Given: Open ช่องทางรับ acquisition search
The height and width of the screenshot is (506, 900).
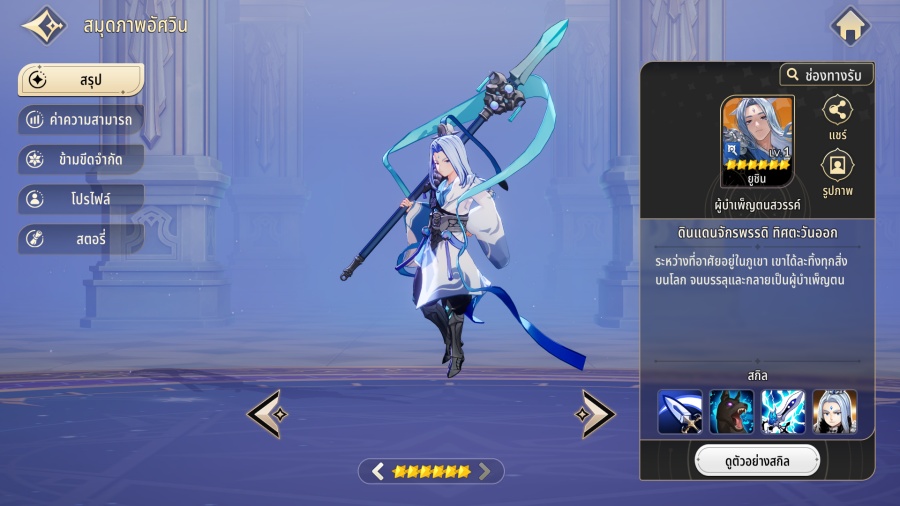Looking at the screenshot, I should [x=826, y=75].
